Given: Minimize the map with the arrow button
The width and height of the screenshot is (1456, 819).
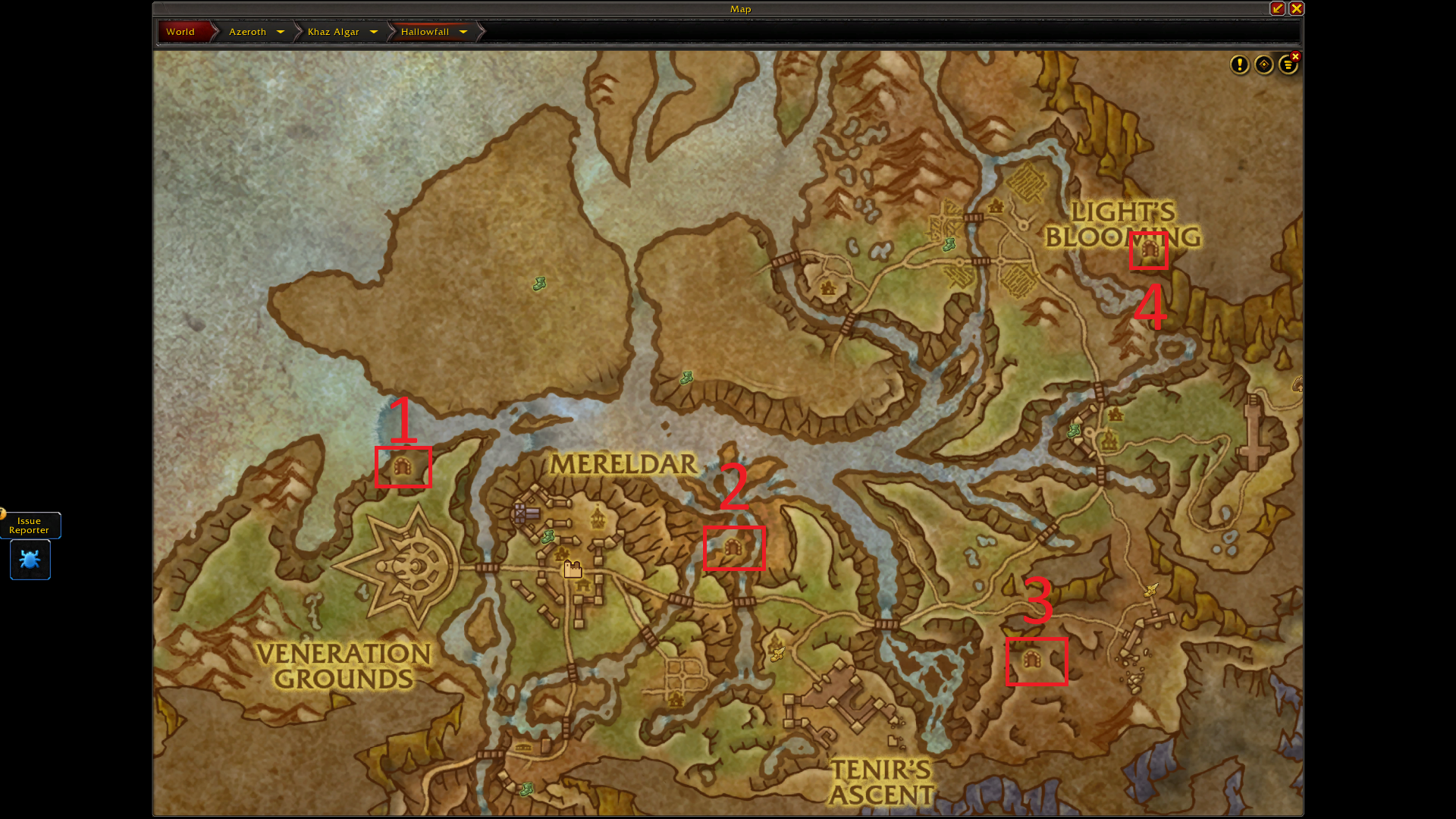Looking at the screenshot, I should coord(1278,8).
